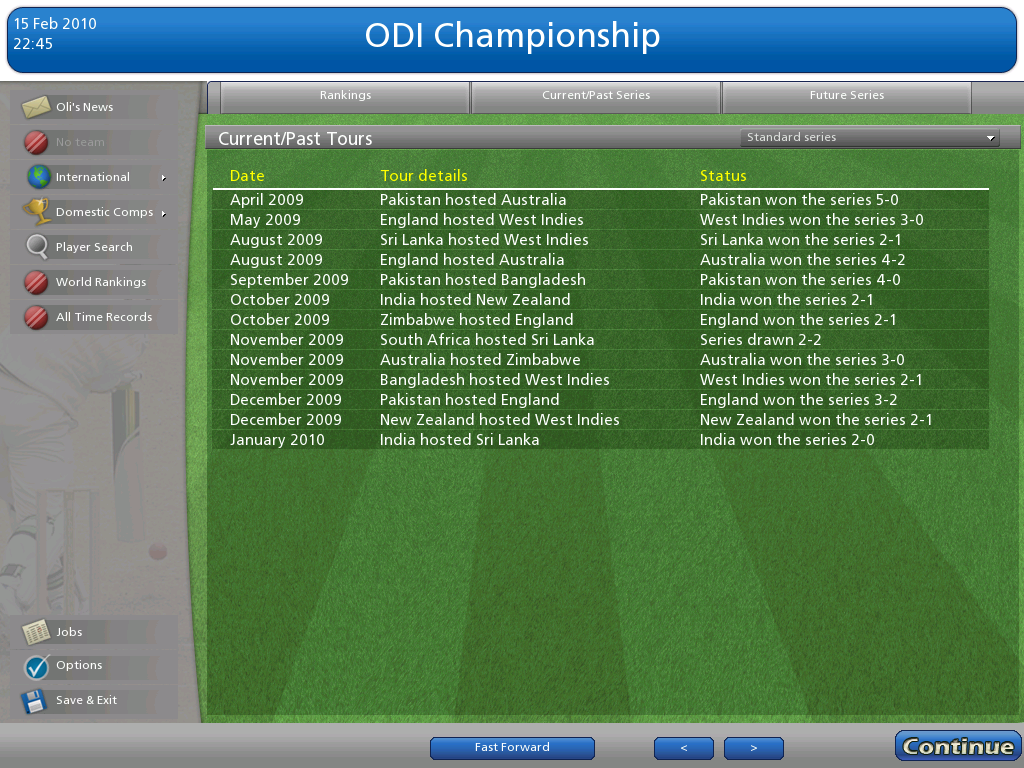Click the Continue button
The image size is (1024, 768).
click(958, 746)
